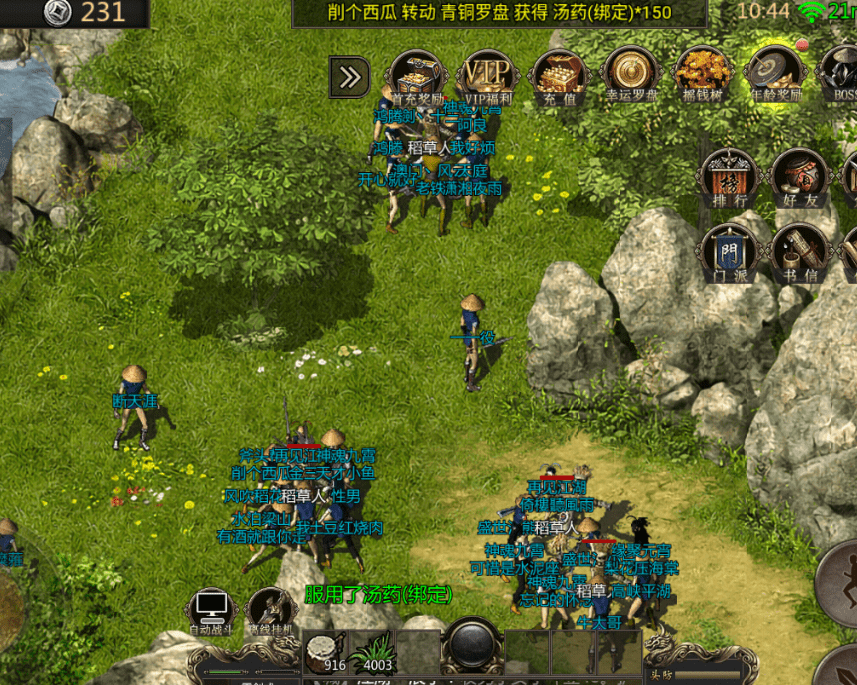Viewport: 857px width, 685px height.
Task: Activate 离线挂机 offline idle mode
Action: point(269,611)
